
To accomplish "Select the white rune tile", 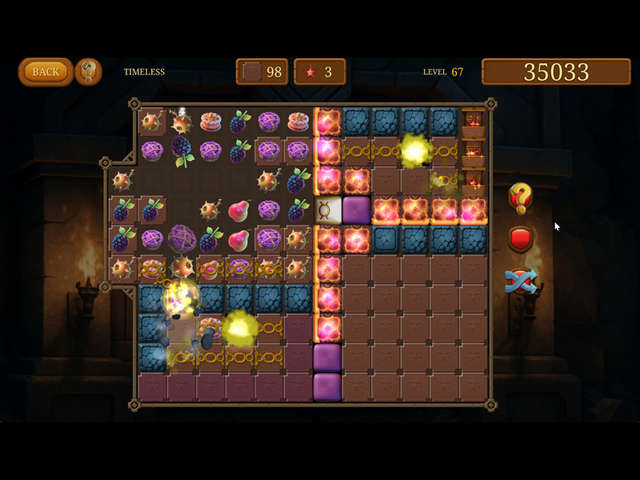I will pos(328,210).
